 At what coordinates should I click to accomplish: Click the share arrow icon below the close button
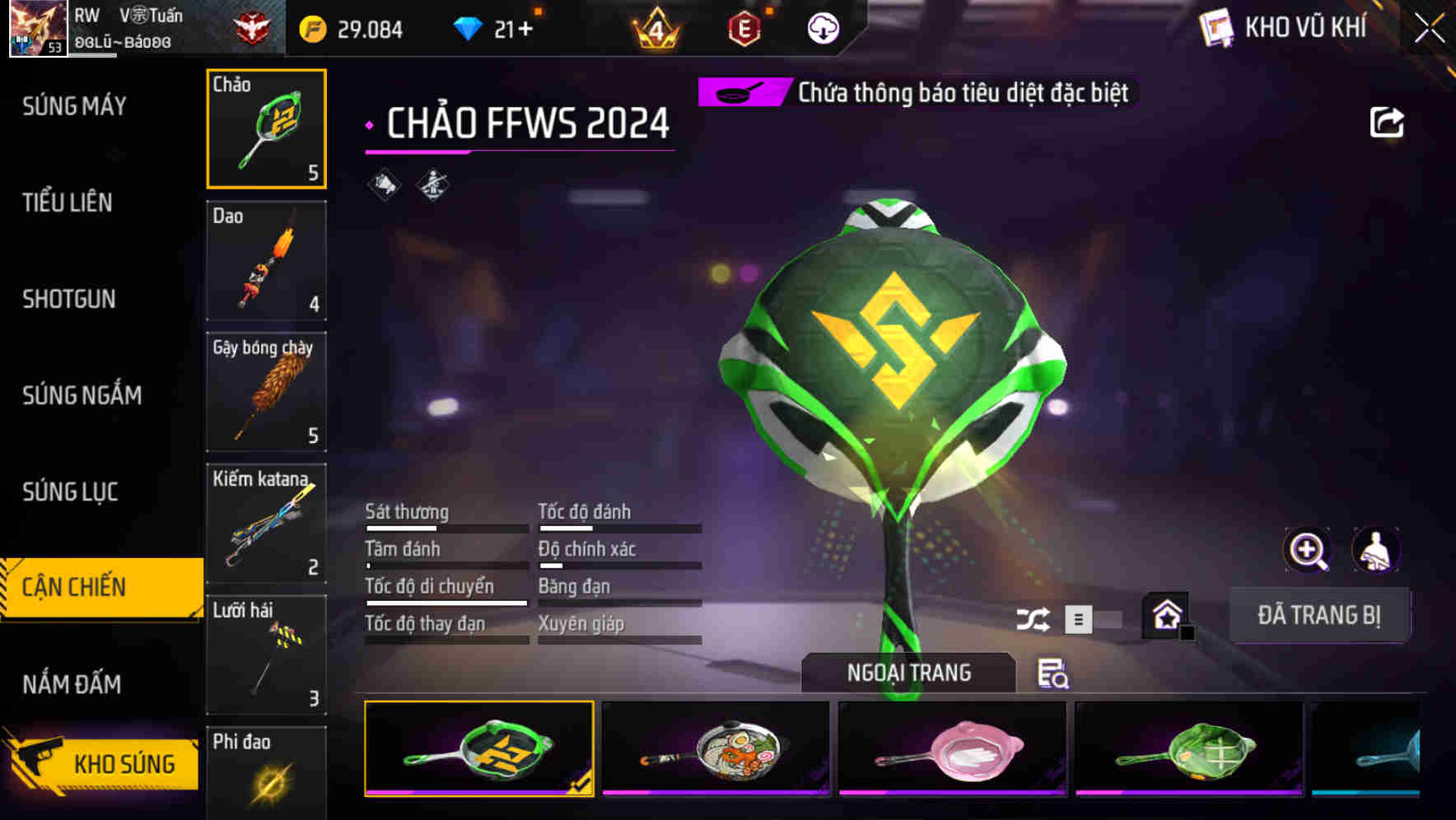click(1388, 121)
